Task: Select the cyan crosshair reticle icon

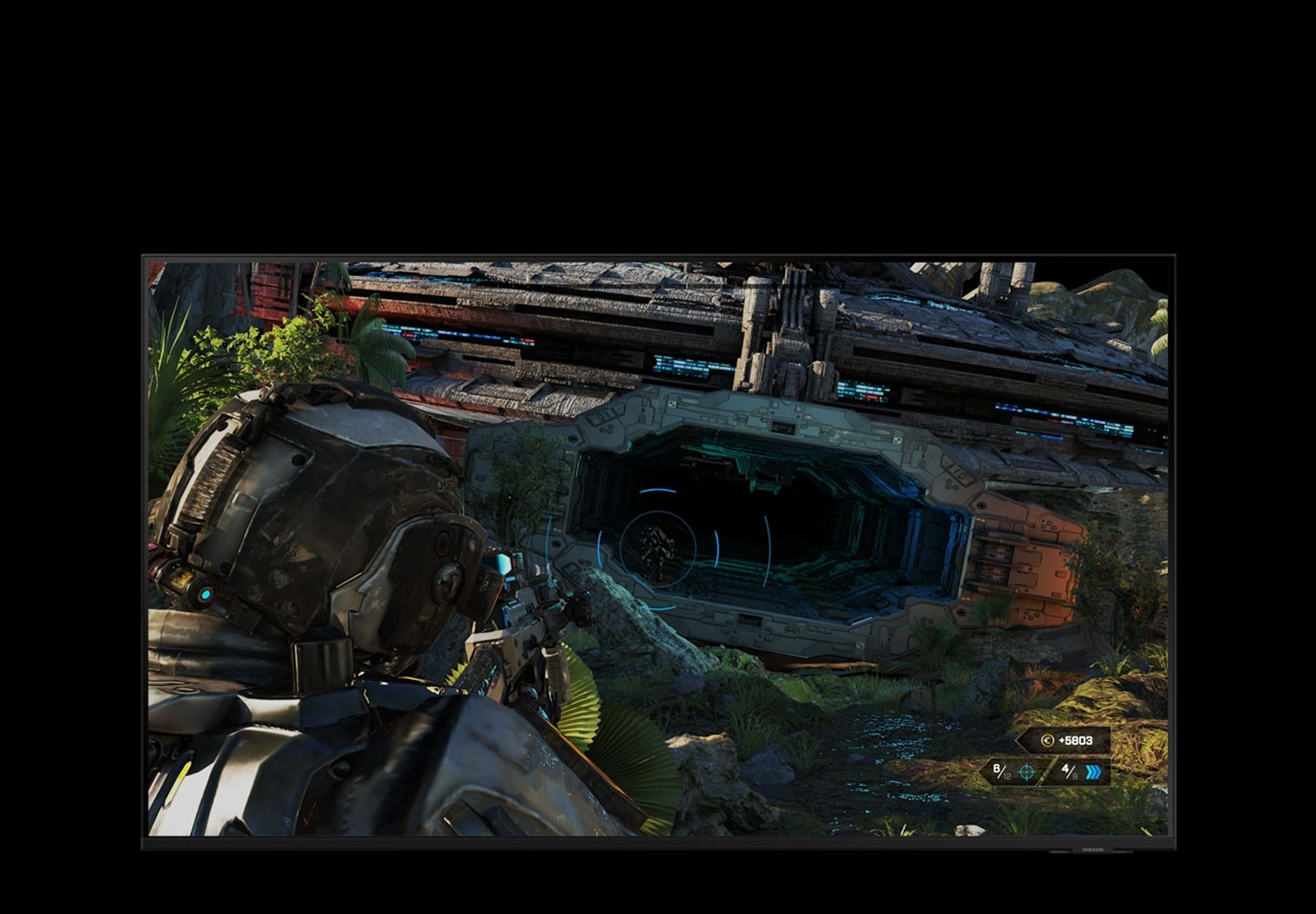Action: pyautogui.click(x=1025, y=771)
